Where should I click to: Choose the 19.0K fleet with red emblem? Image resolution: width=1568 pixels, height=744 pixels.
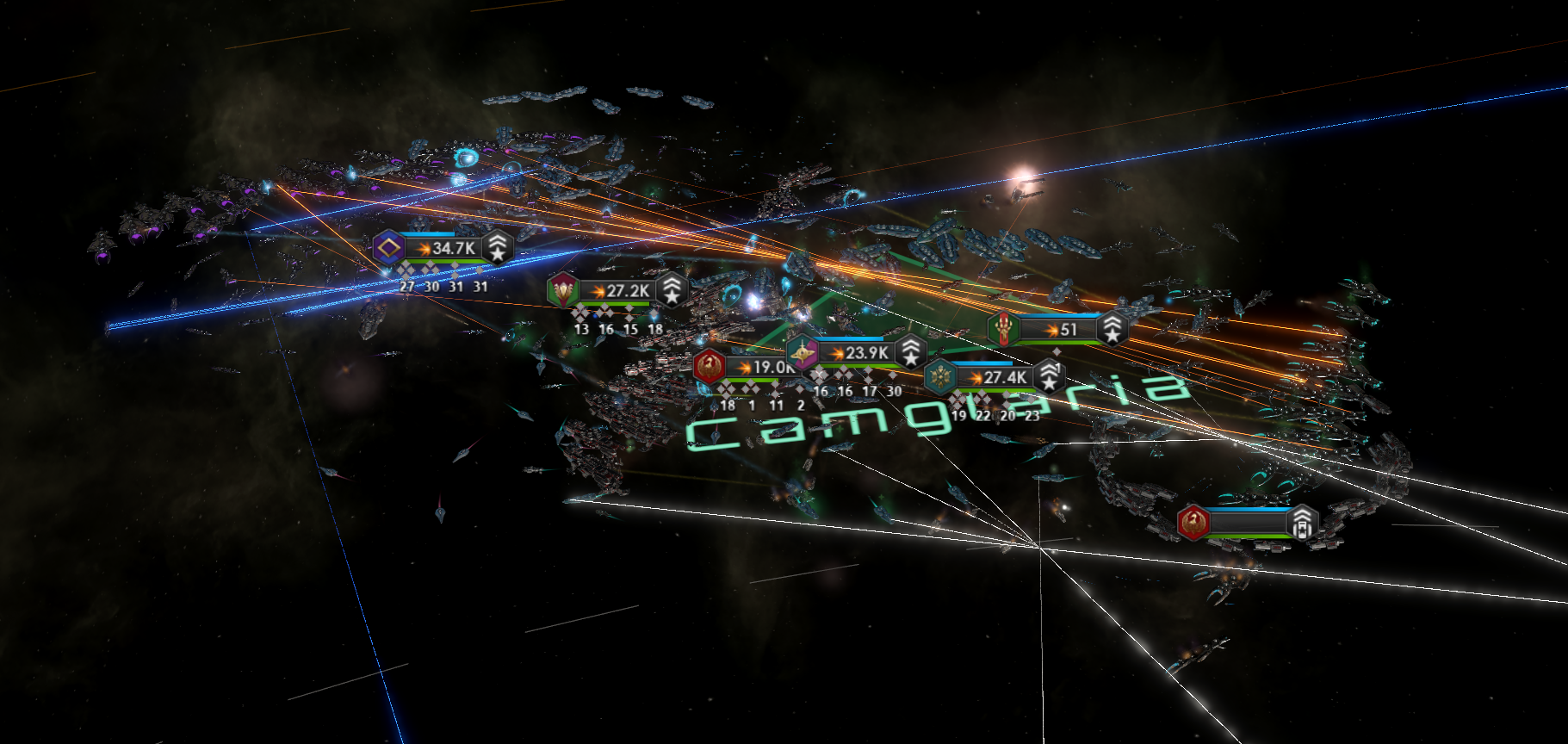click(x=746, y=367)
